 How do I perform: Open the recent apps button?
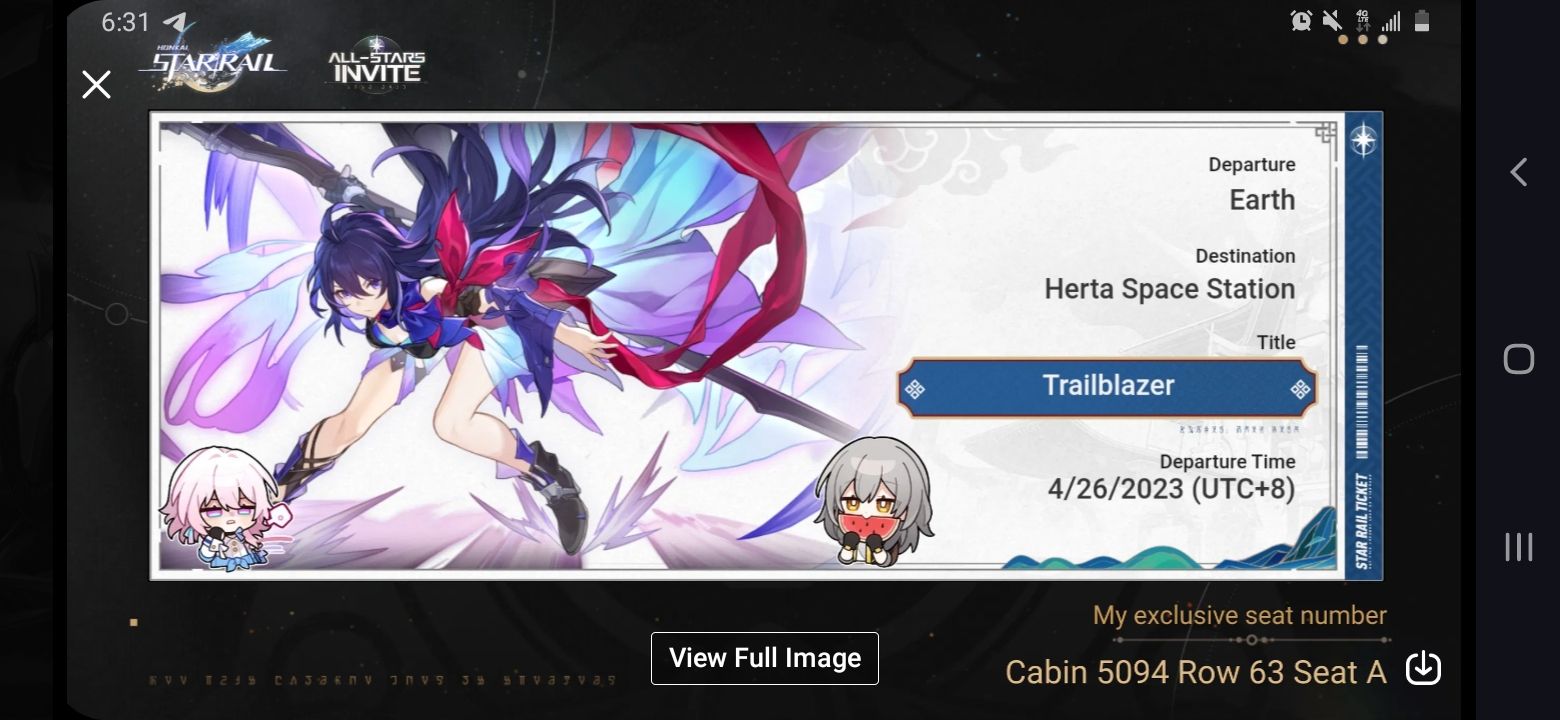click(1518, 547)
